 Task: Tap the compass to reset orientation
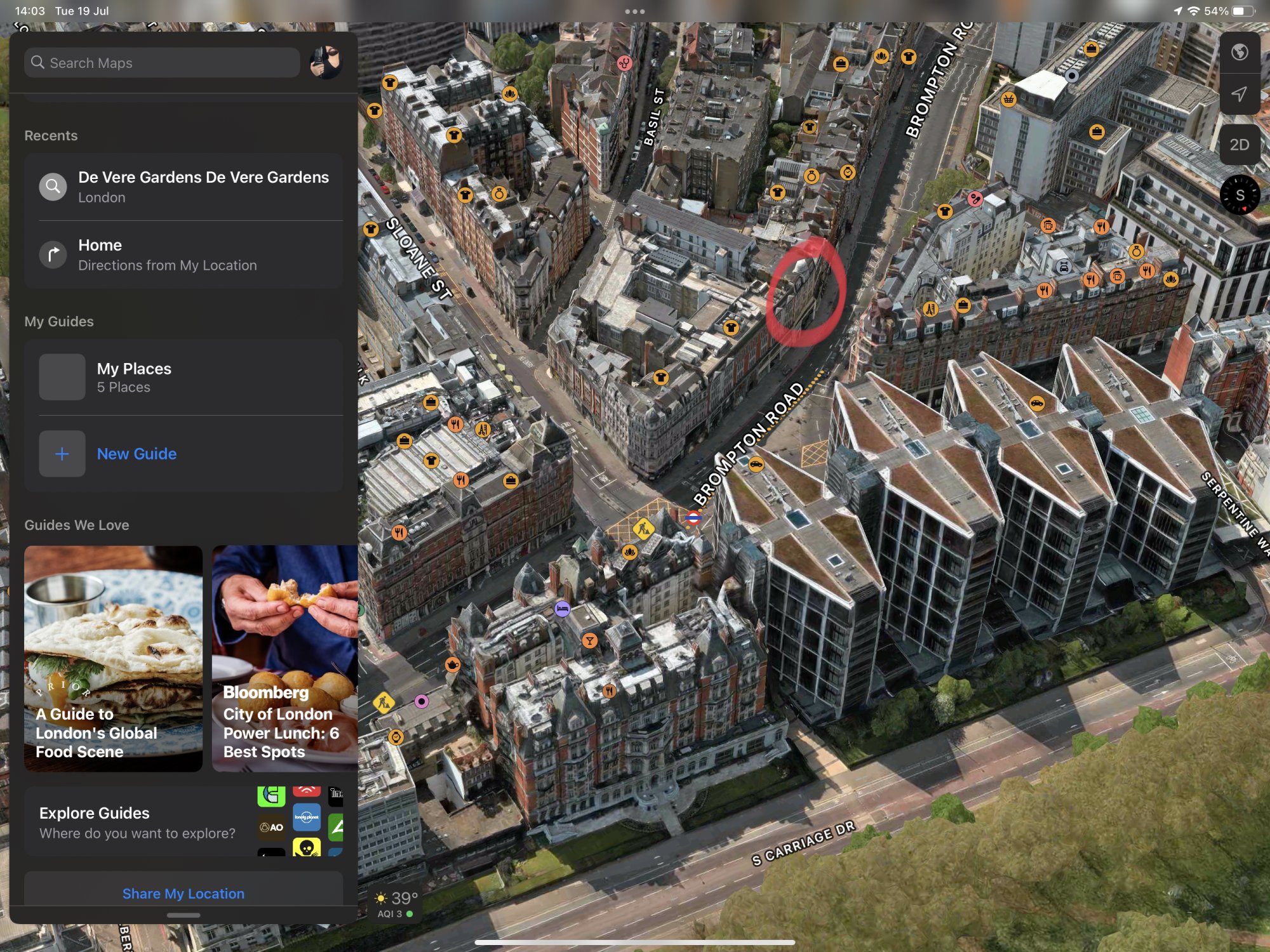click(x=1239, y=195)
